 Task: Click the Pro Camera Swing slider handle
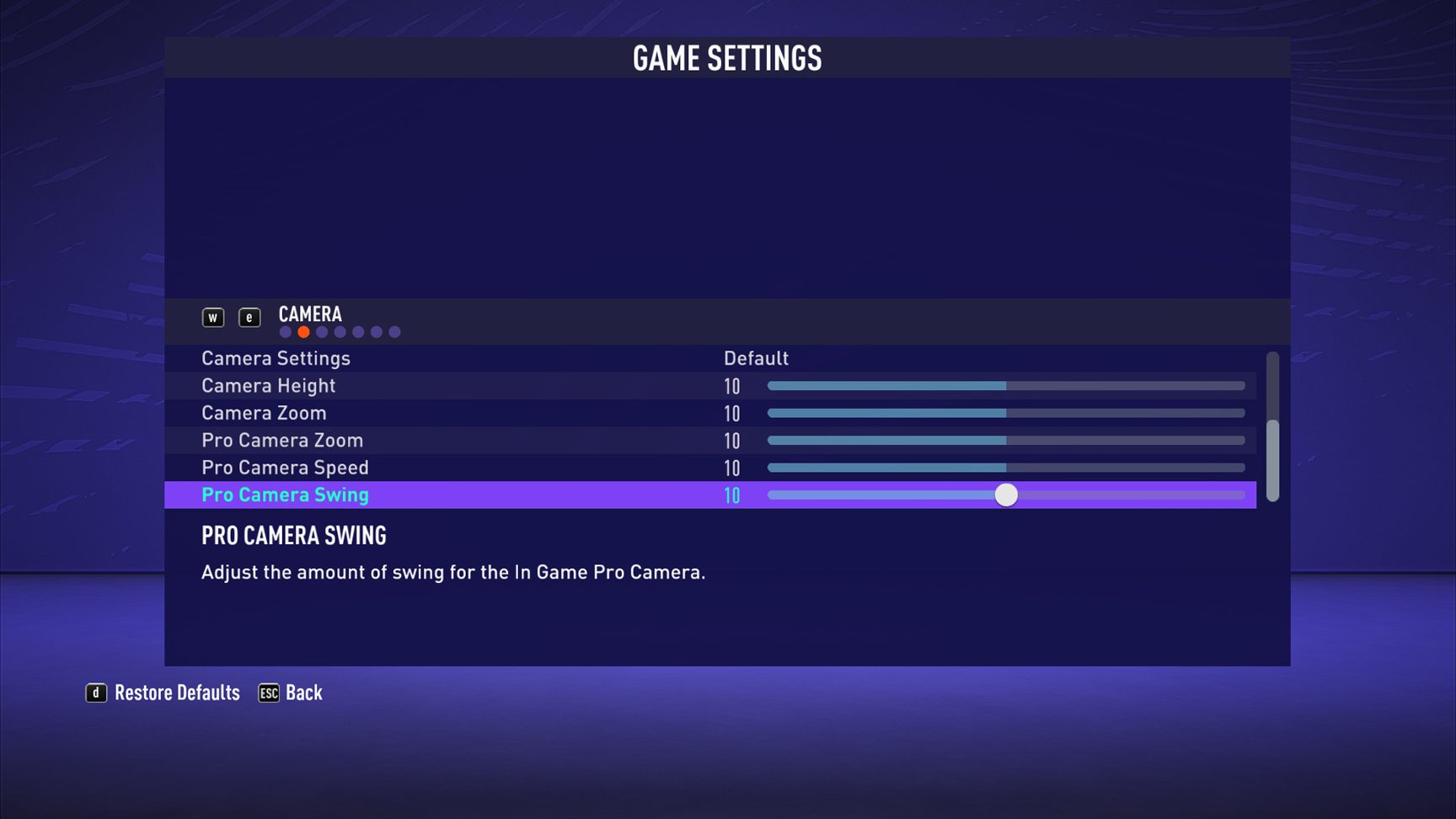pyautogui.click(x=1007, y=496)
